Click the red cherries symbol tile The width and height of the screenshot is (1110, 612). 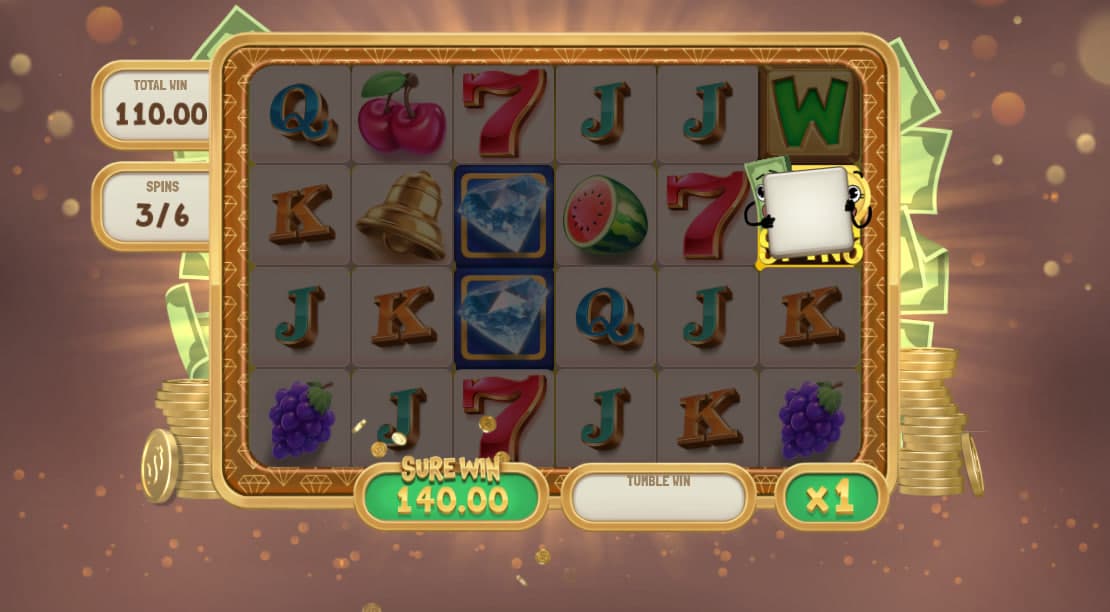coord(401,113)
